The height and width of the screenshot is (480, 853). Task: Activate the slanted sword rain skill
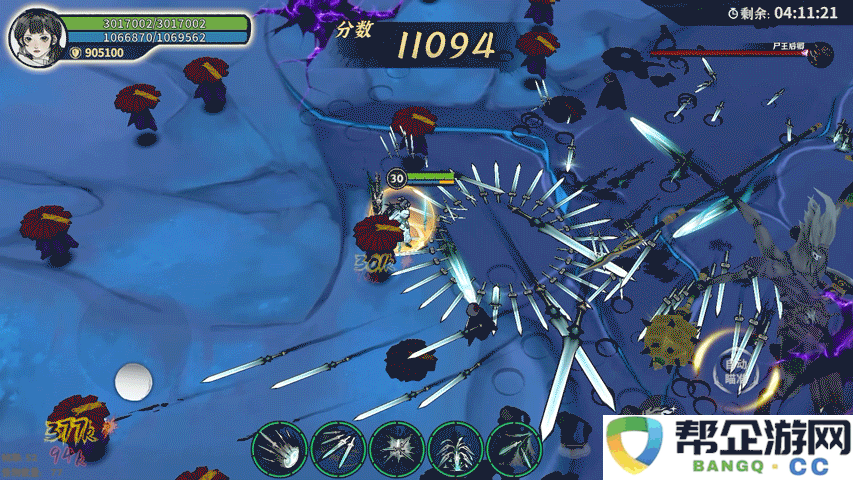click(514, 448)
